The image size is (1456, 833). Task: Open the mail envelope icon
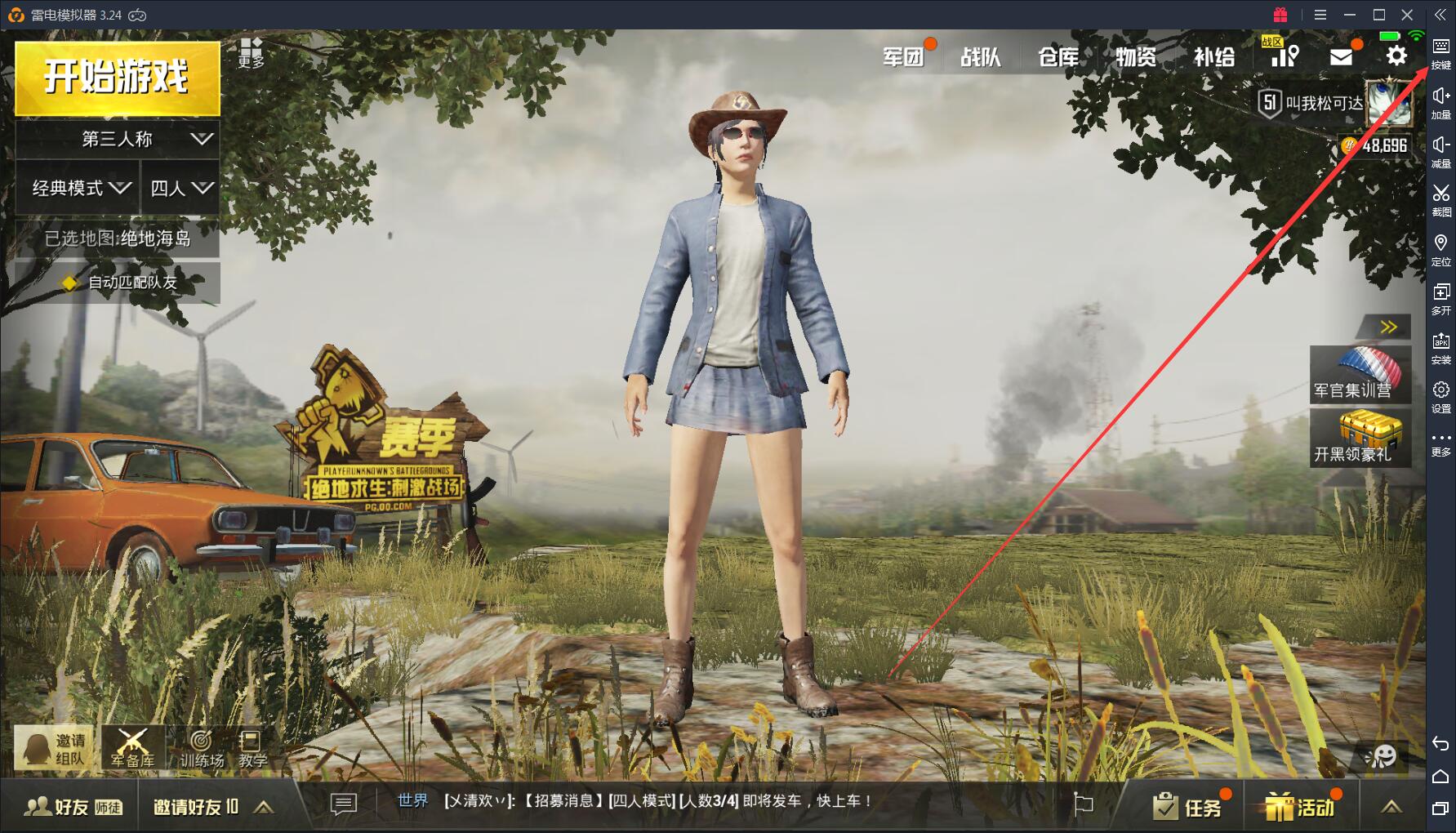1341,56
